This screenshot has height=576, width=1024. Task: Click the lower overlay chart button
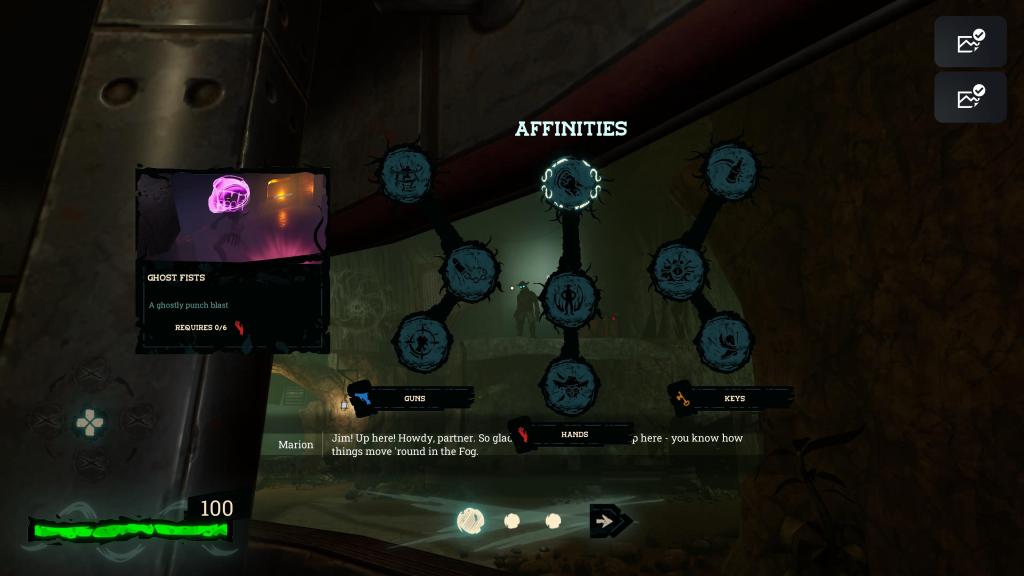[970, 97]
